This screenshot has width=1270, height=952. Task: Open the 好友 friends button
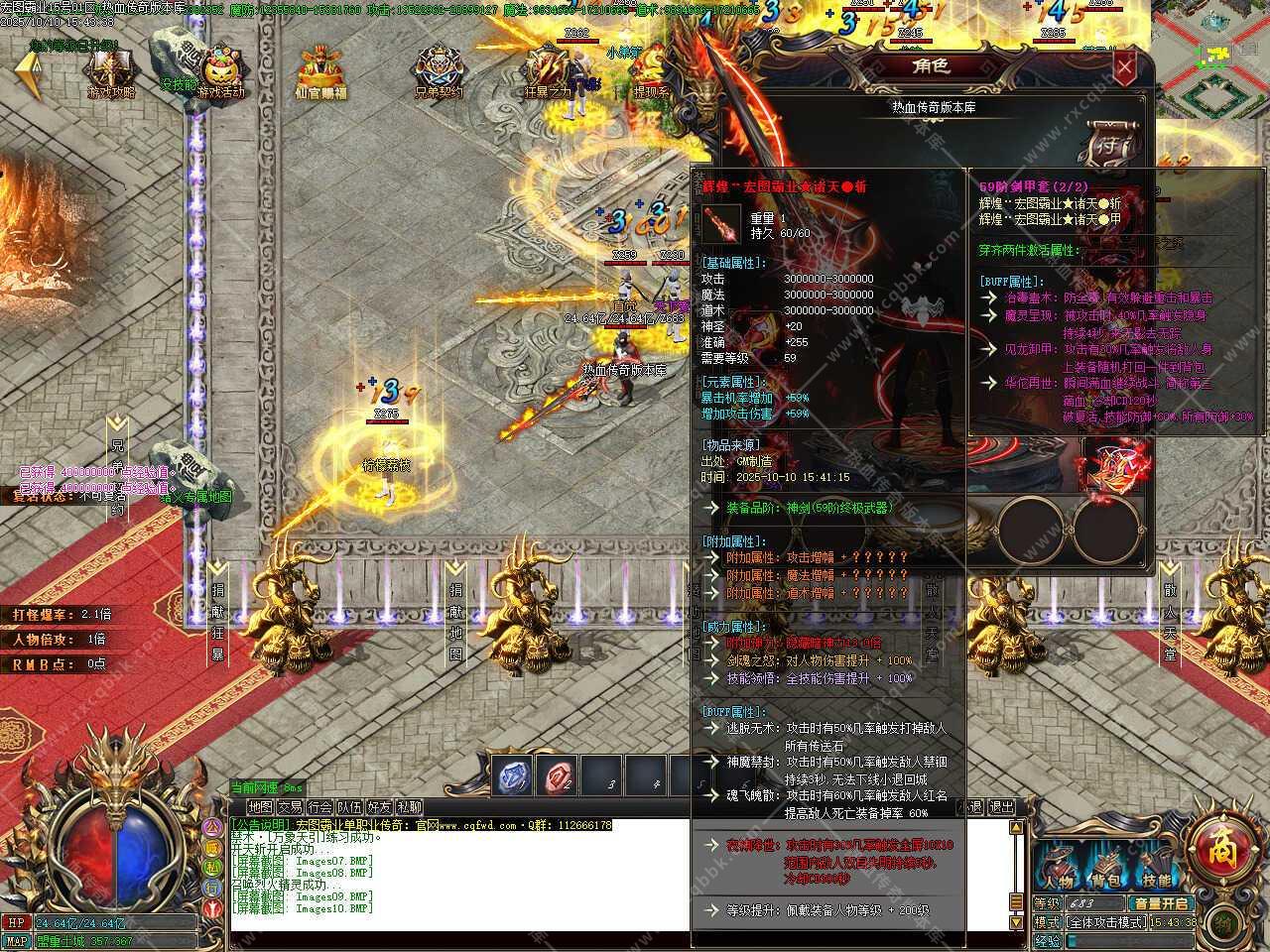click(379, 807)
